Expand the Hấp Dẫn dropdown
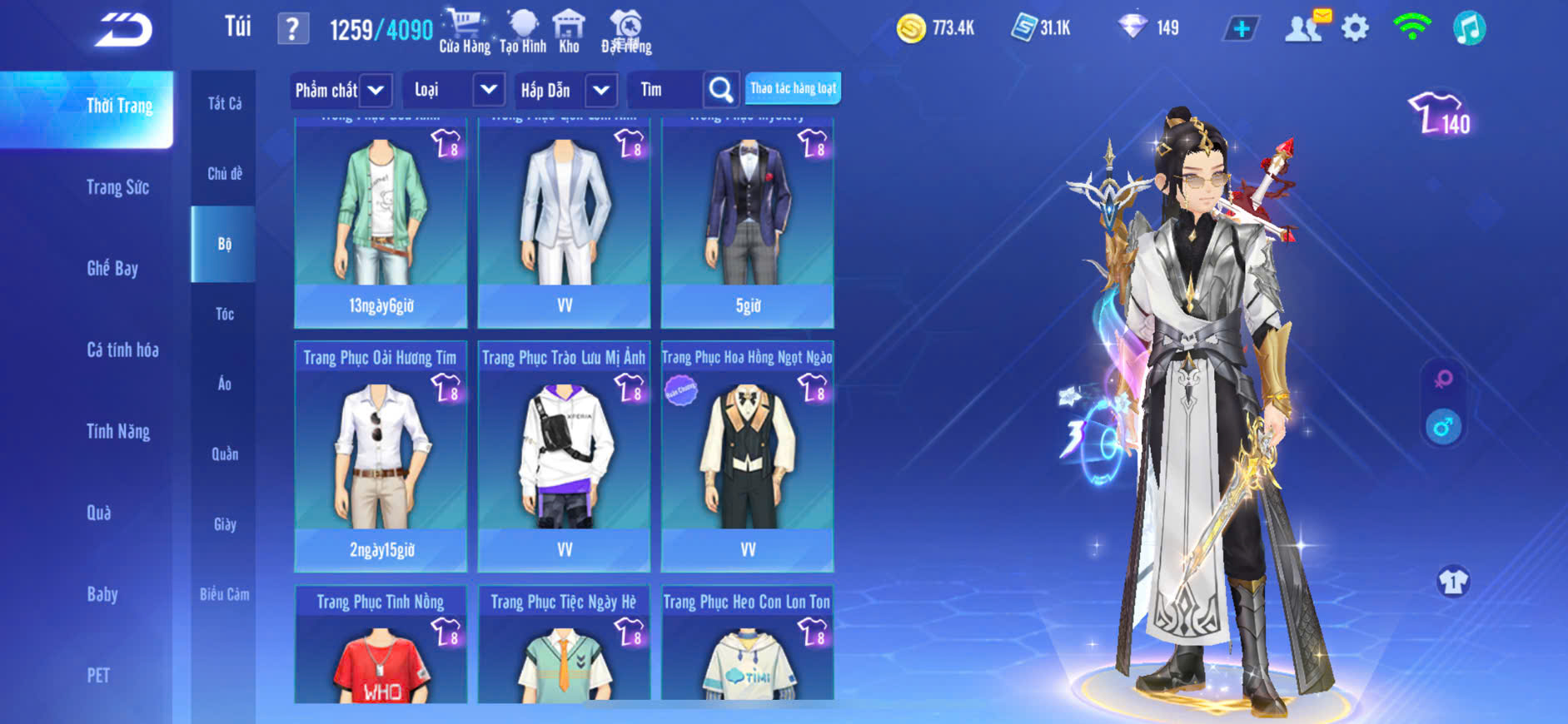Viewport: 1568px width, 724px height. tap(601, 90)
